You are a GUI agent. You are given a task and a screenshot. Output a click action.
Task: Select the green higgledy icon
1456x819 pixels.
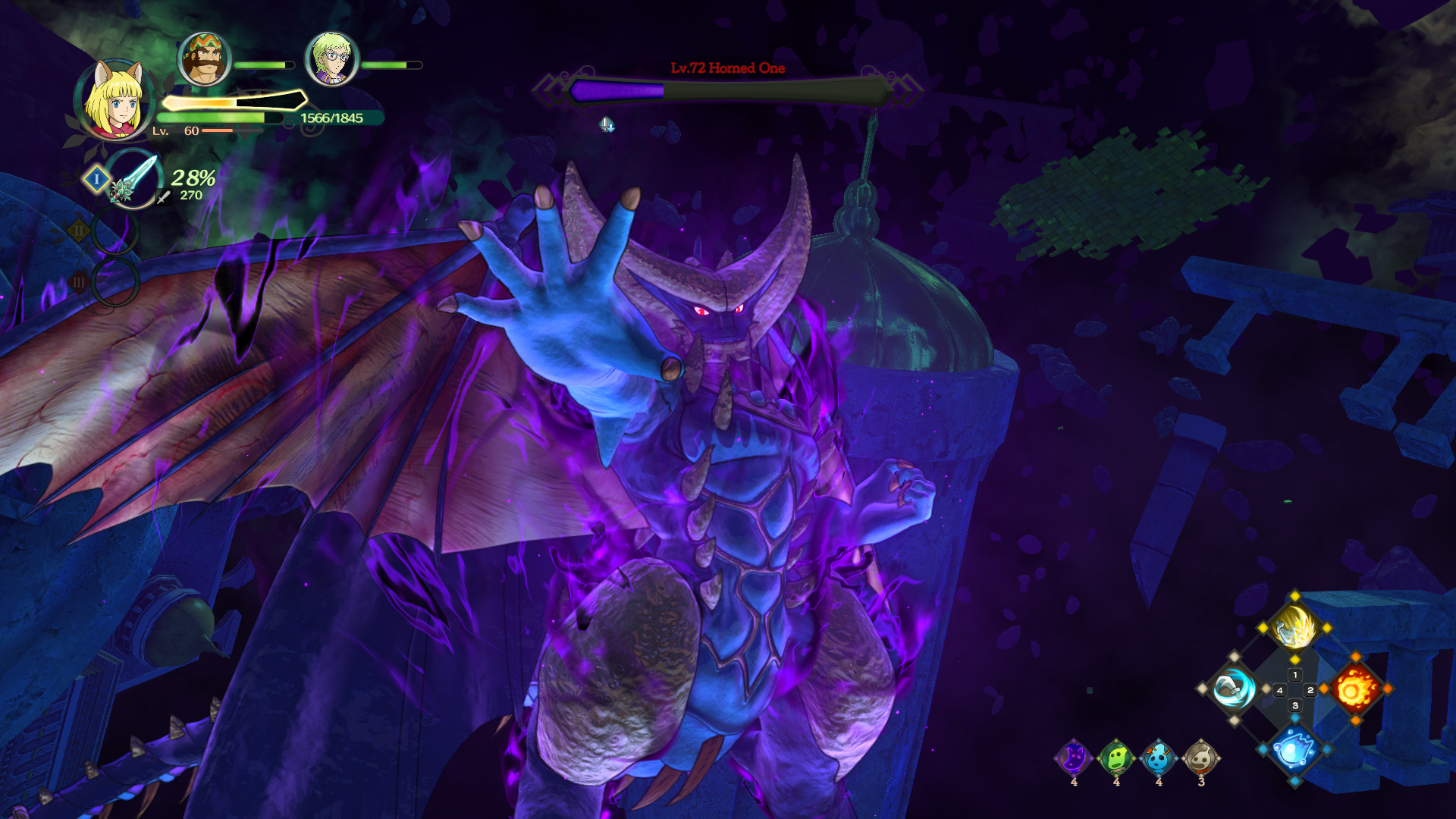[1116, 758]
